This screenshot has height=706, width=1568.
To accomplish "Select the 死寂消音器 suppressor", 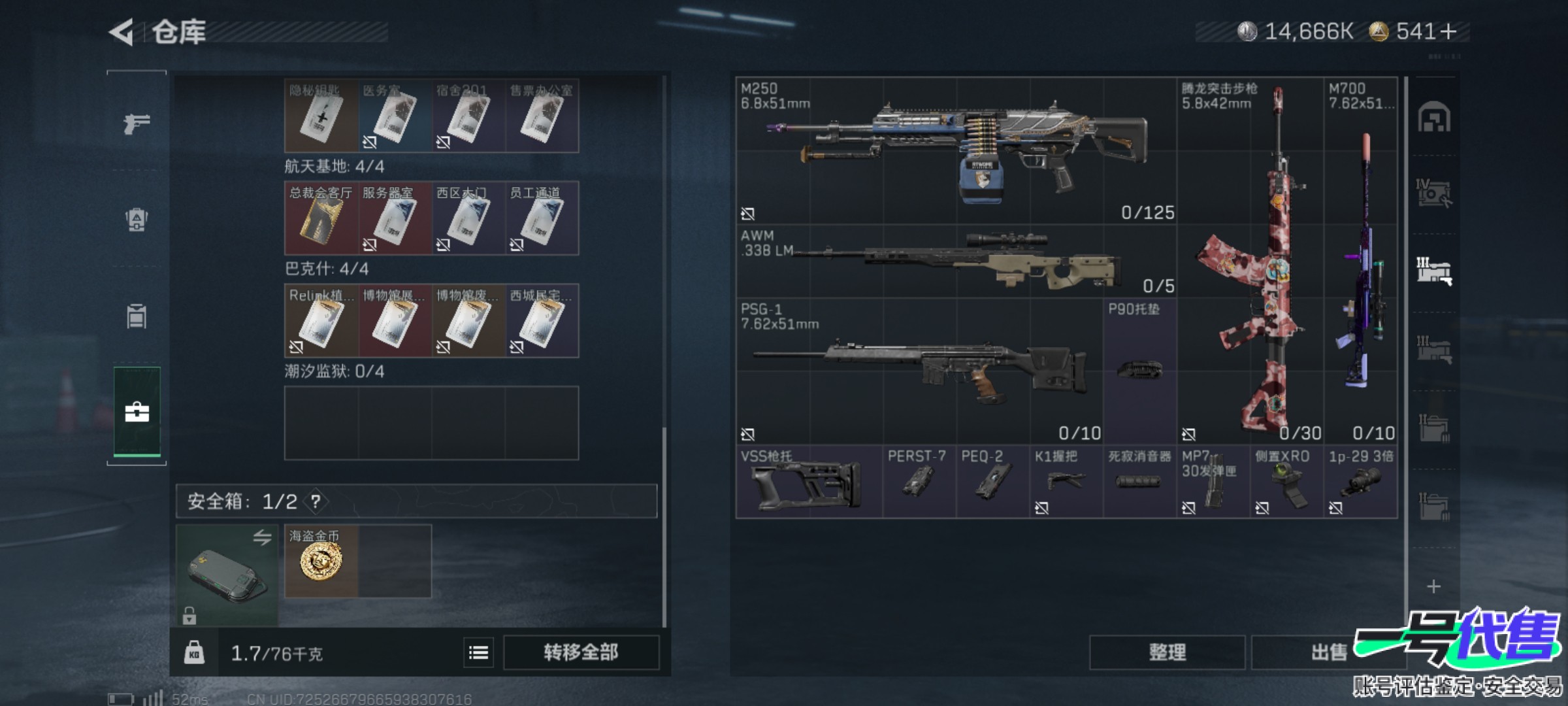I will point(1139,482).
